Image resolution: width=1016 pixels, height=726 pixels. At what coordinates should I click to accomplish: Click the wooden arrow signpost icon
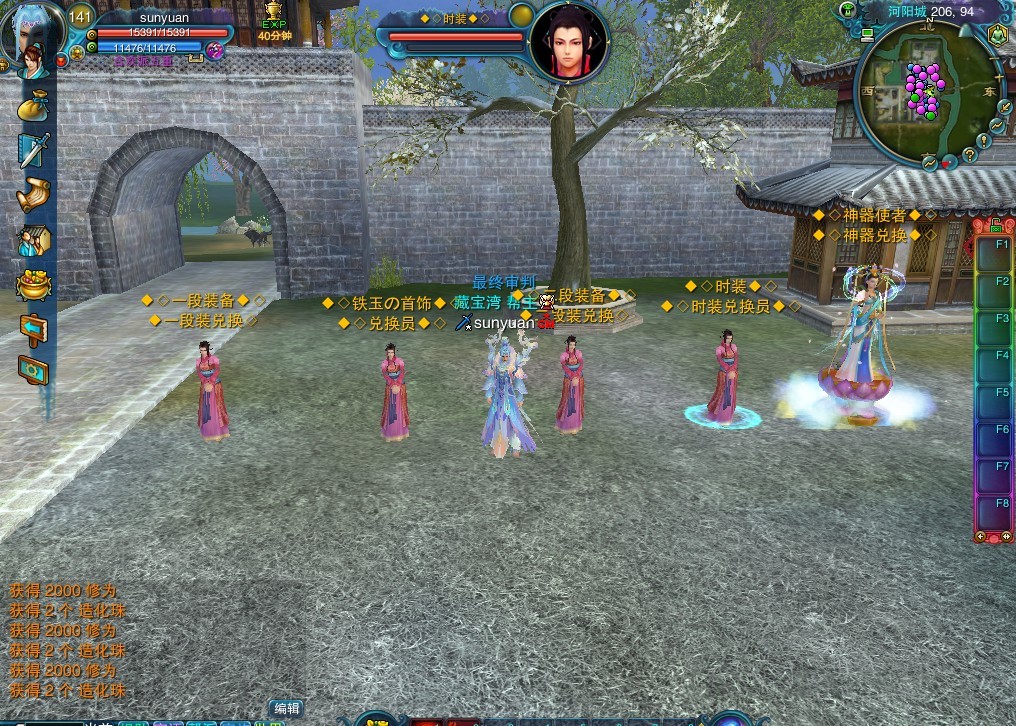(x=33, y=328)
